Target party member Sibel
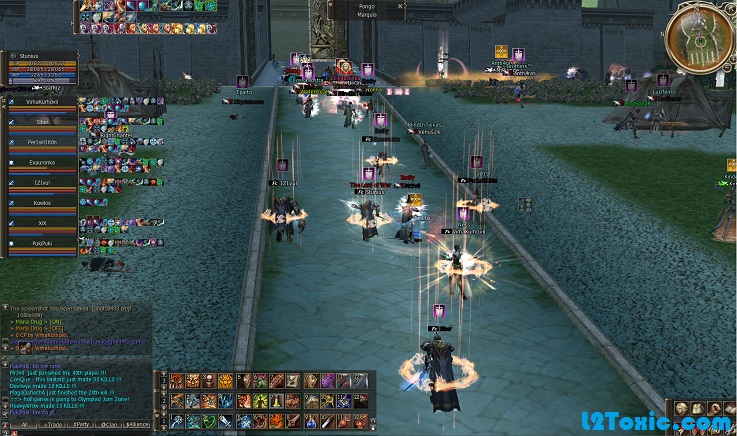Image resolution: width=737 pixels, height=436 pixels. pyautogui.click(x=42, y=121)
